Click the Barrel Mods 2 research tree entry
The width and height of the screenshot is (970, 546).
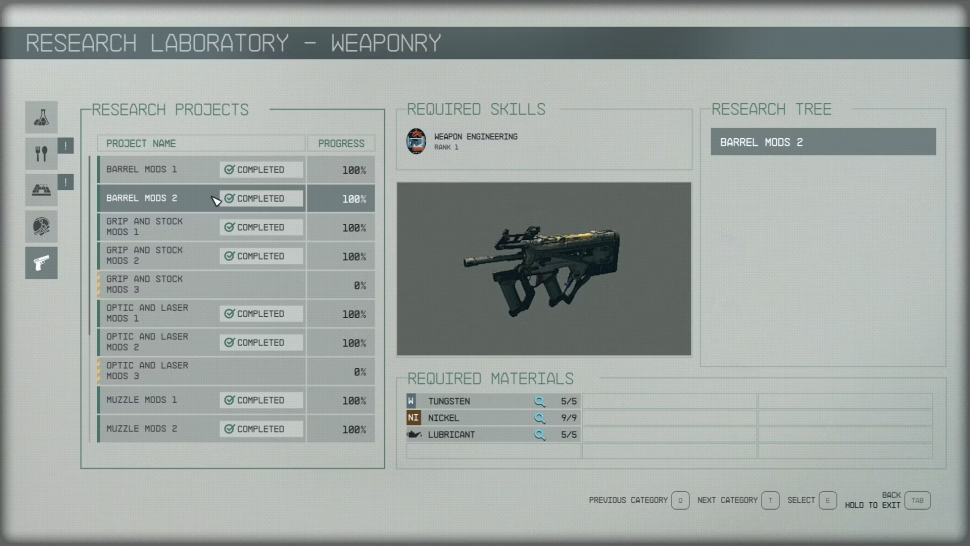[823, 142]
